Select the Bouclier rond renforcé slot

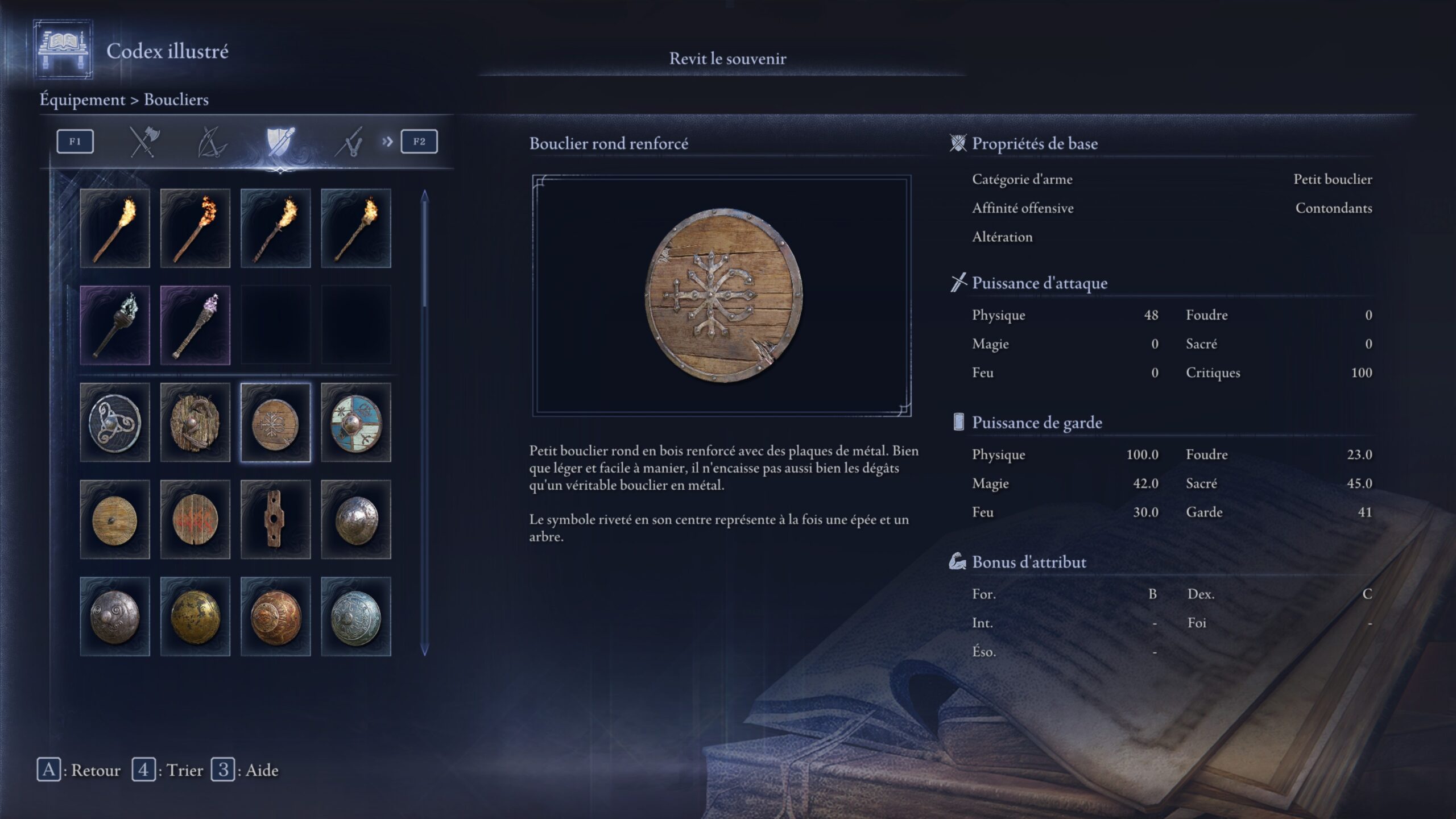click(276, 423)
